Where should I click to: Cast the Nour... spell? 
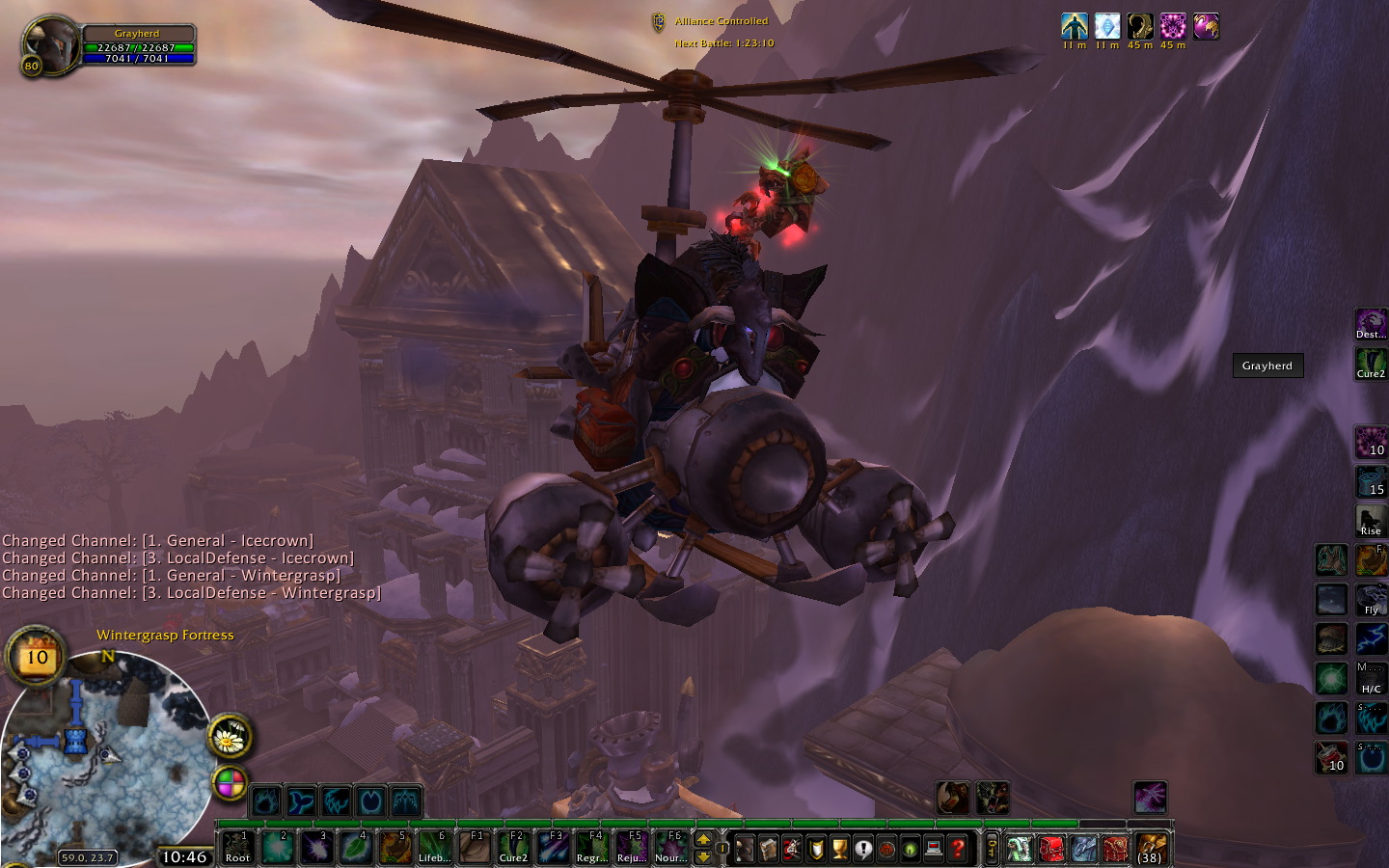coord(670,847)
